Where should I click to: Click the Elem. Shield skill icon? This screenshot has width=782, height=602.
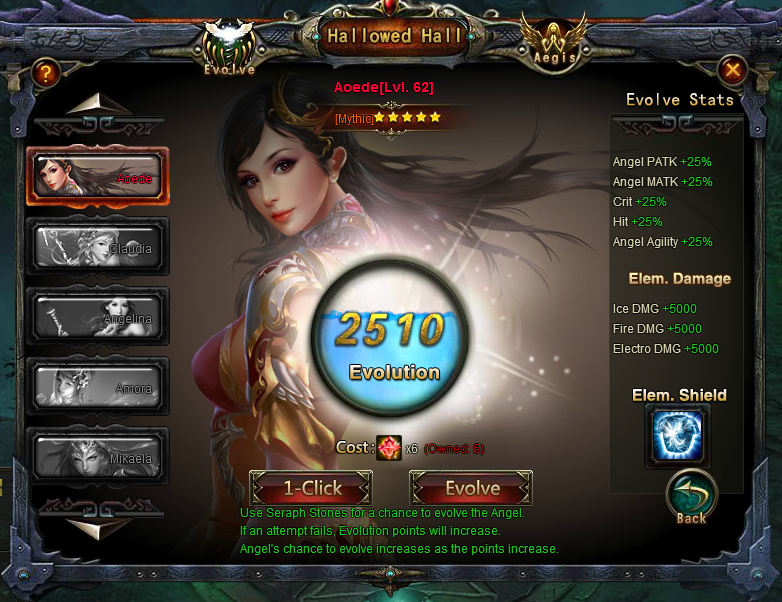(677, 436)
